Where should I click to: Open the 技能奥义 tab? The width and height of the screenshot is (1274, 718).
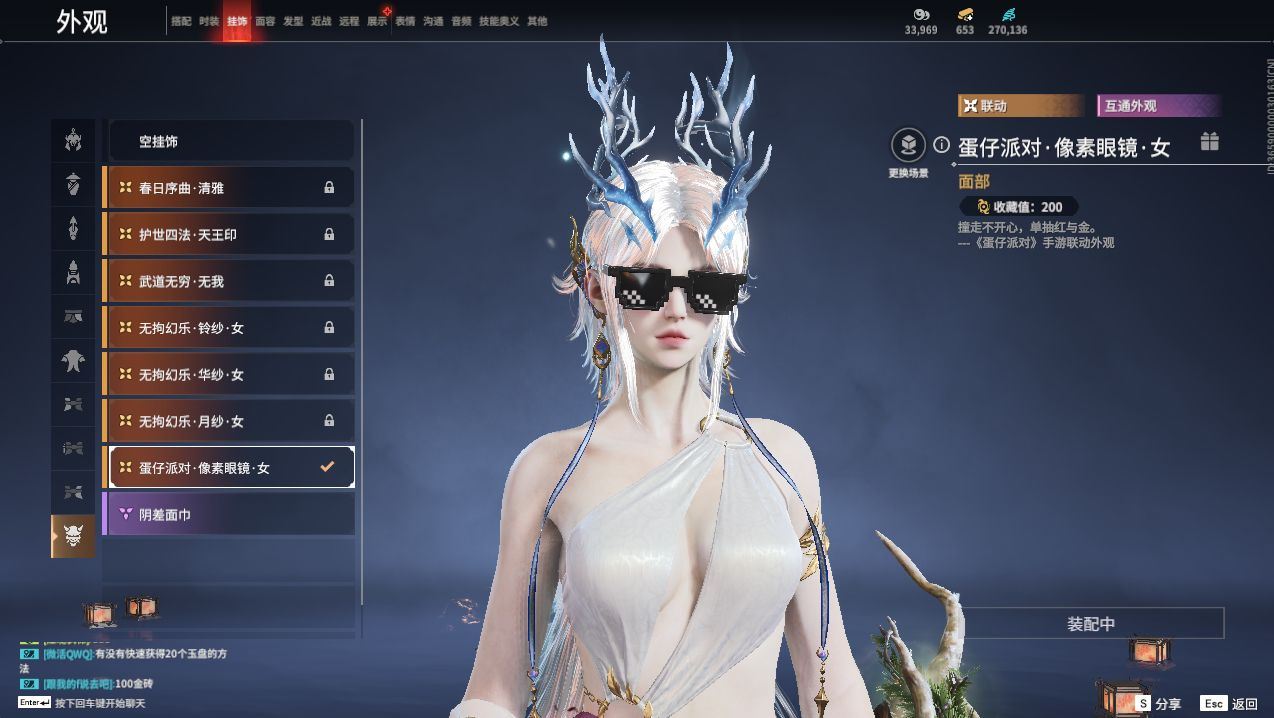[x=499, y=21]
